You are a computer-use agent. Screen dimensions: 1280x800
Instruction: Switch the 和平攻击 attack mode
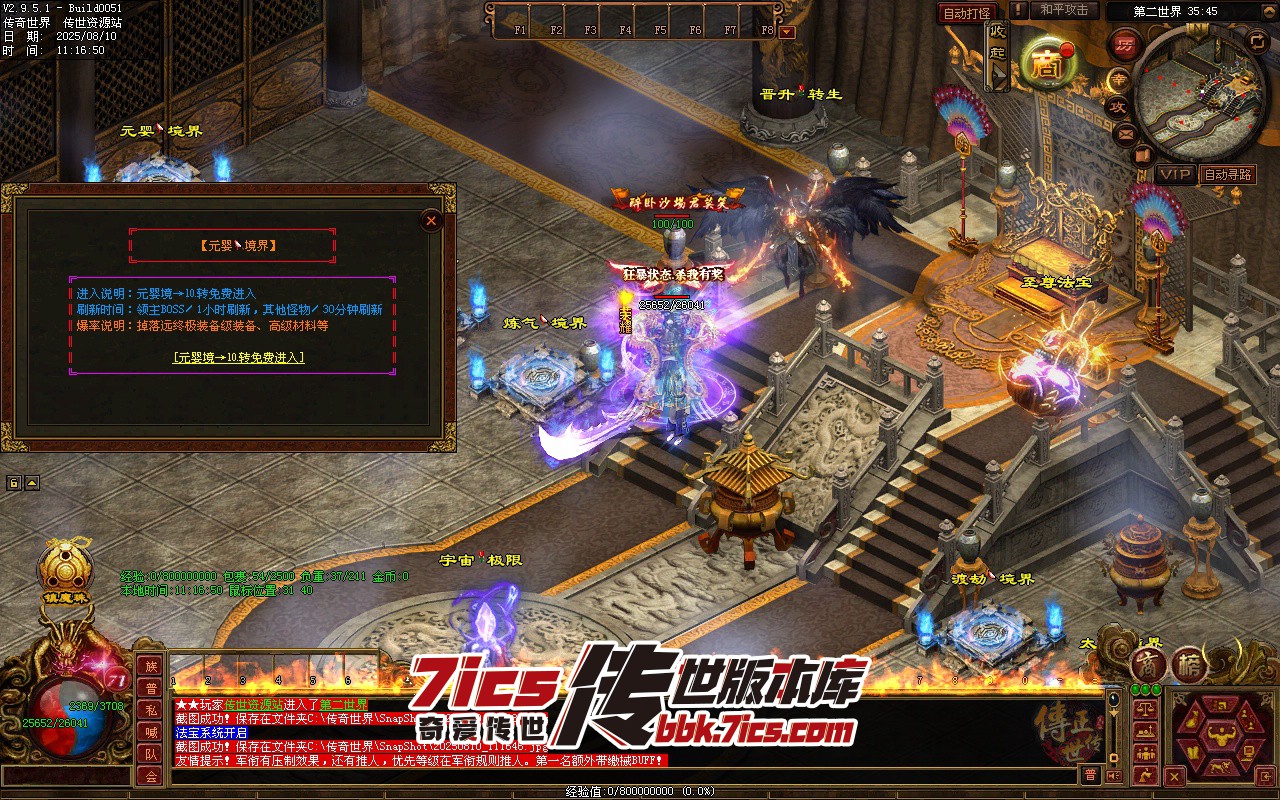click(x=1063, y=10)
